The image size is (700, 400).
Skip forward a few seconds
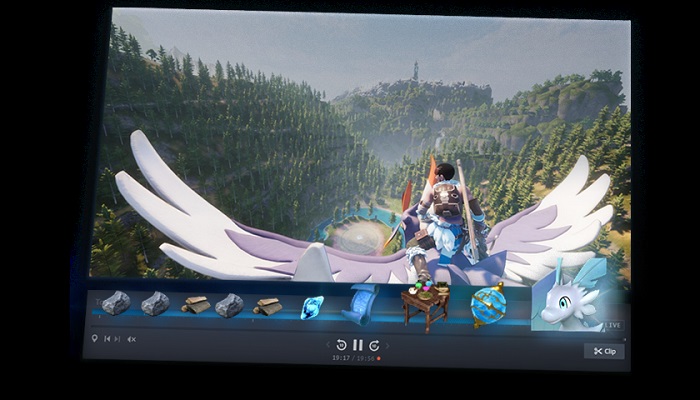coord(373,345)
